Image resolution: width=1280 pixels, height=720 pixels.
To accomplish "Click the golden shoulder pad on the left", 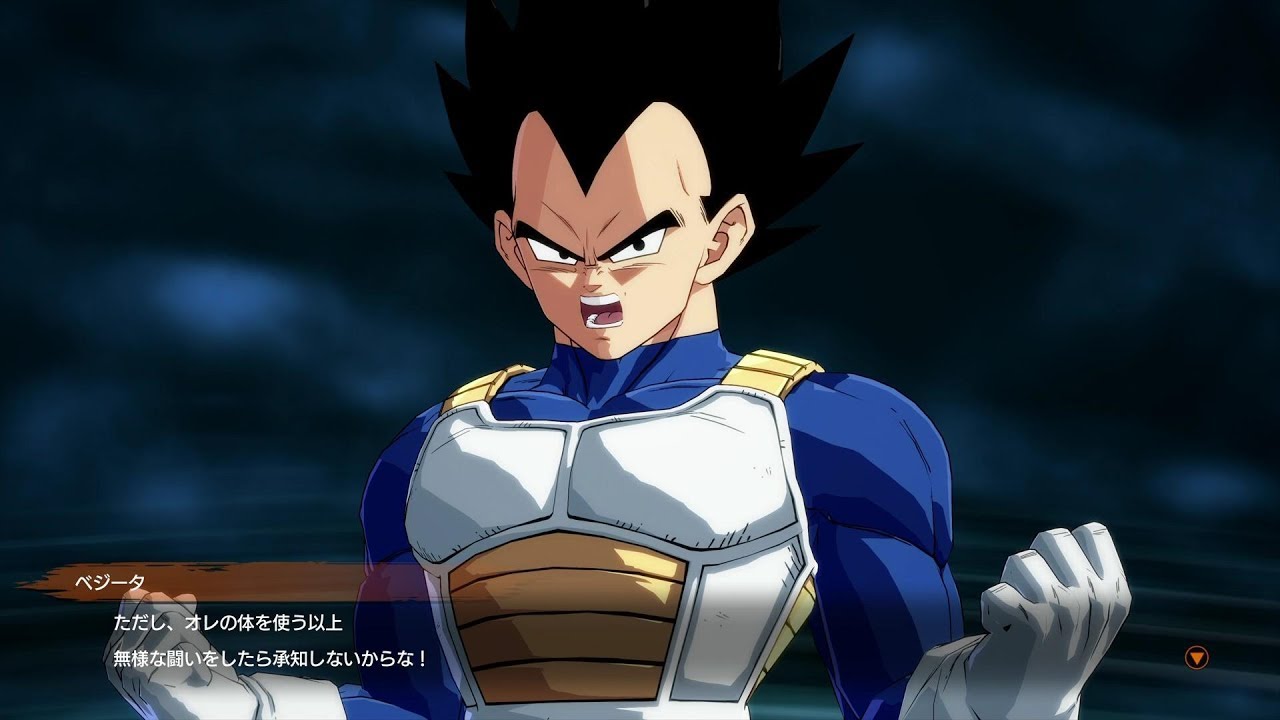I will tap(480, 385).
